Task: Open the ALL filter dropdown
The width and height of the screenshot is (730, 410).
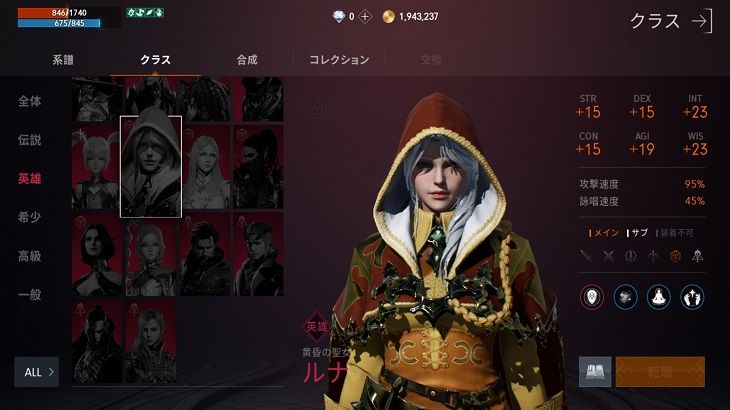Action: (x=40, y=372)
